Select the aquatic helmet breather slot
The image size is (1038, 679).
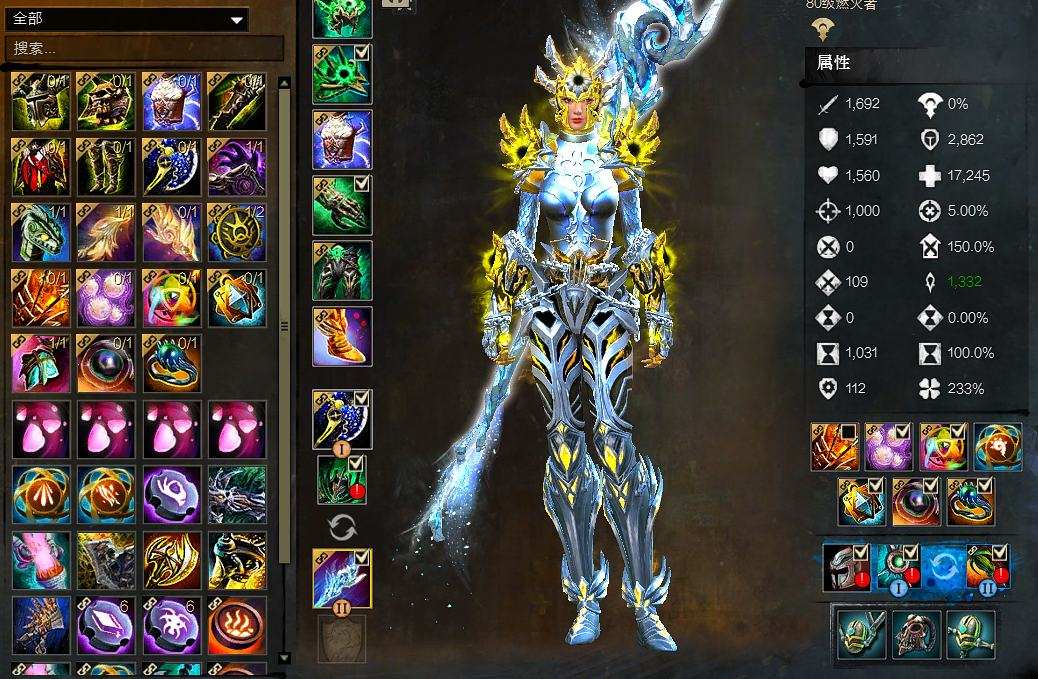point(847,567)
